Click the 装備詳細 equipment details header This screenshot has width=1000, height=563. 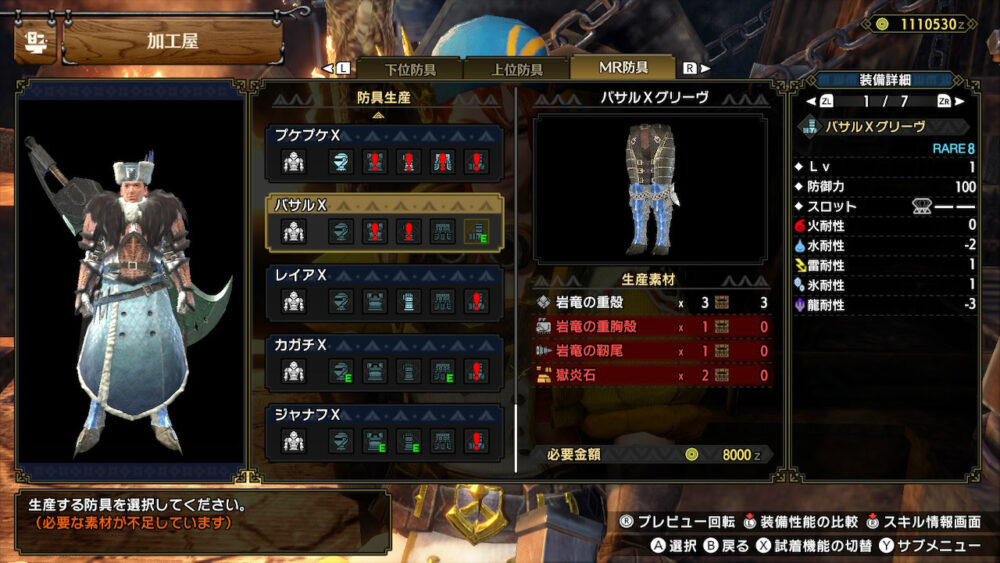click(x=883, y=80)
